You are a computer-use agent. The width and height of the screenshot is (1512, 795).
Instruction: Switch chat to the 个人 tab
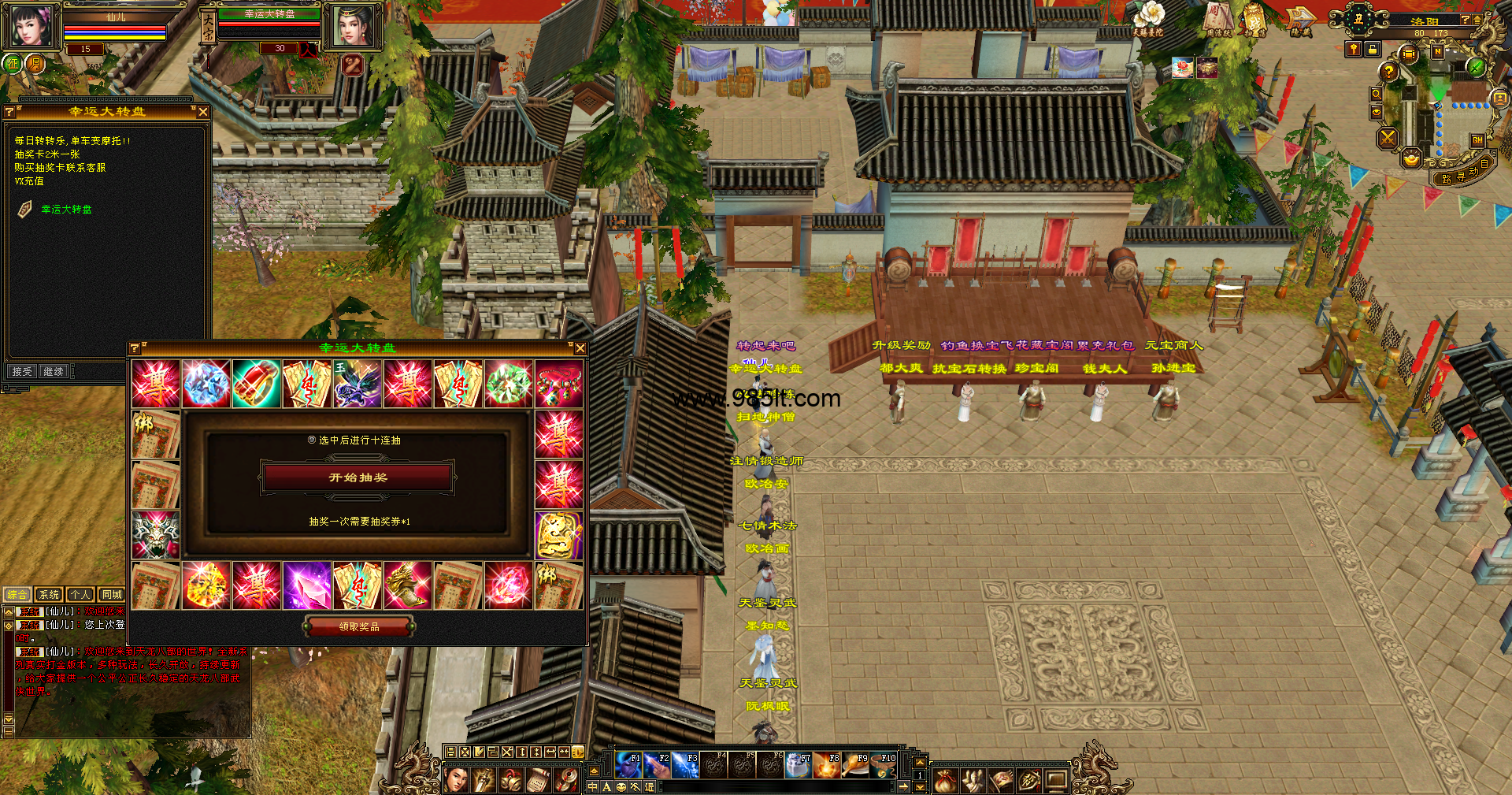80,595
